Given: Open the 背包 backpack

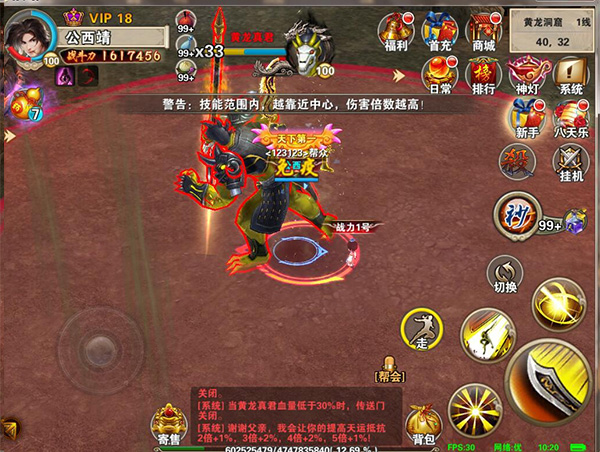Looking at the screenshot, I should [x=421, y=424].
